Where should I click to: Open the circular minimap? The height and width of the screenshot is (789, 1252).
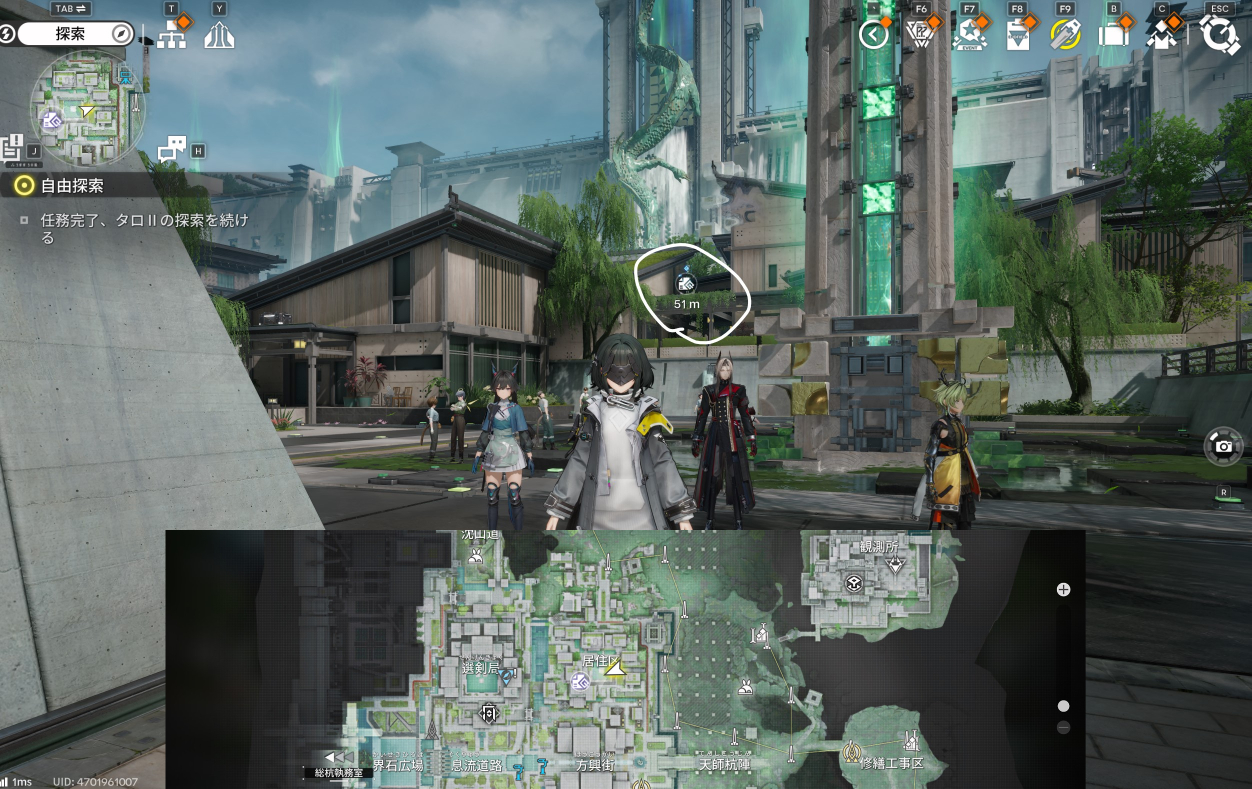[87, 108]
